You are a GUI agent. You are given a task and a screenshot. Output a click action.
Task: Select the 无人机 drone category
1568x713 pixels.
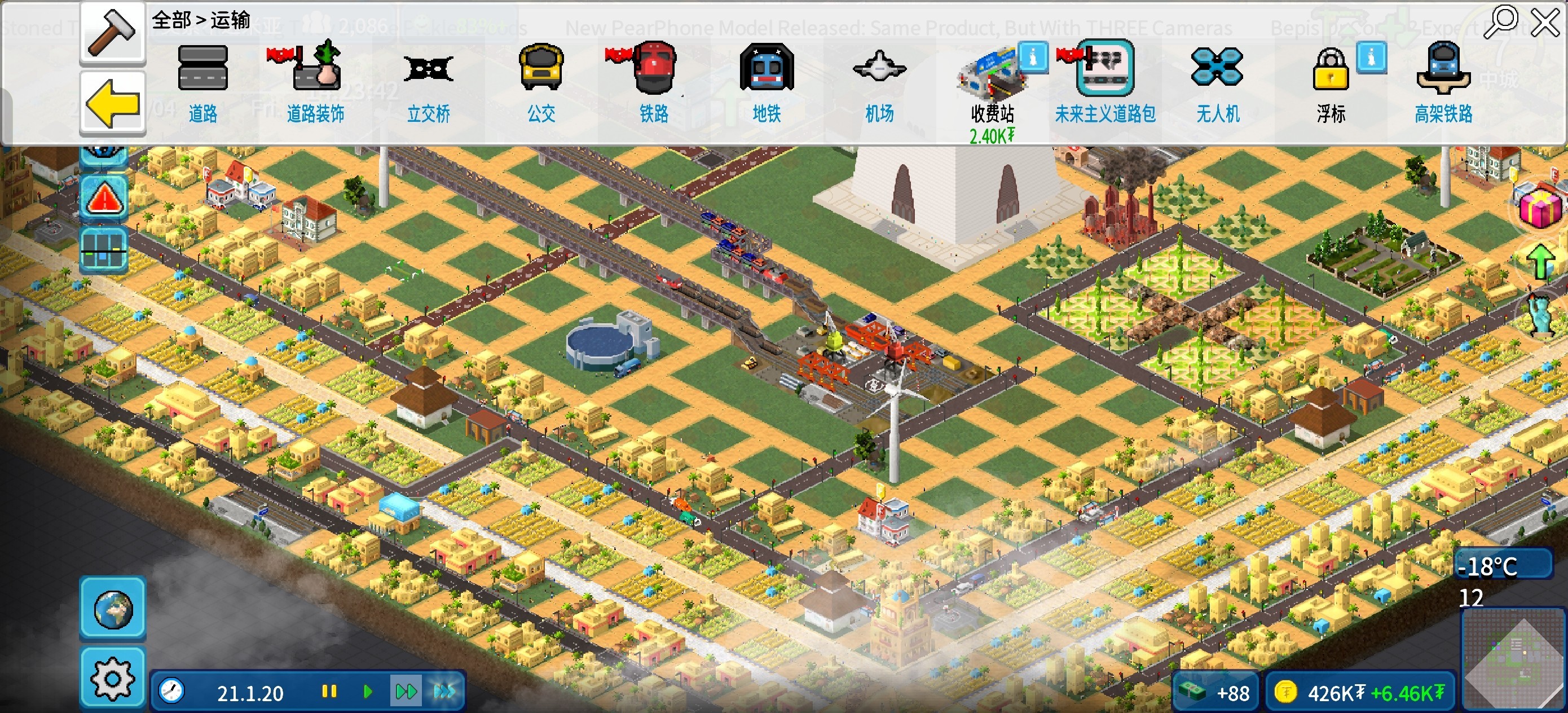(x=1217, y=82)
